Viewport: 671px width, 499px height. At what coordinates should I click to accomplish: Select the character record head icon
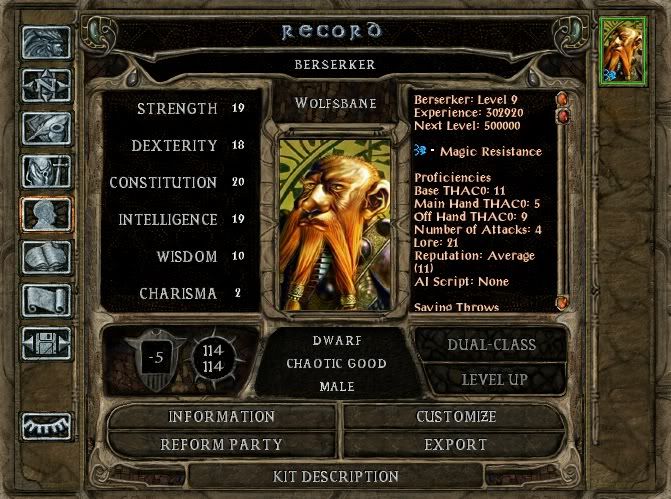pos(46,214)
